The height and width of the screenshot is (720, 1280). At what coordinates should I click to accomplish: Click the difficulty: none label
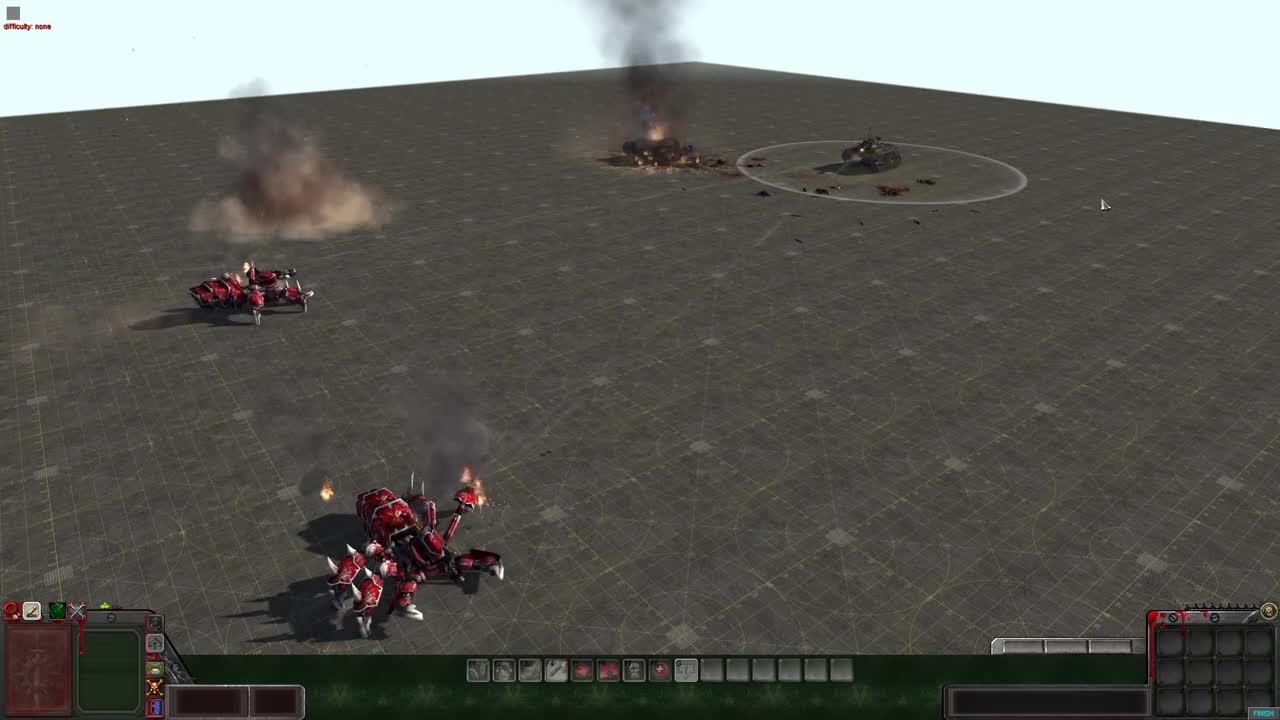pos(28,26)
